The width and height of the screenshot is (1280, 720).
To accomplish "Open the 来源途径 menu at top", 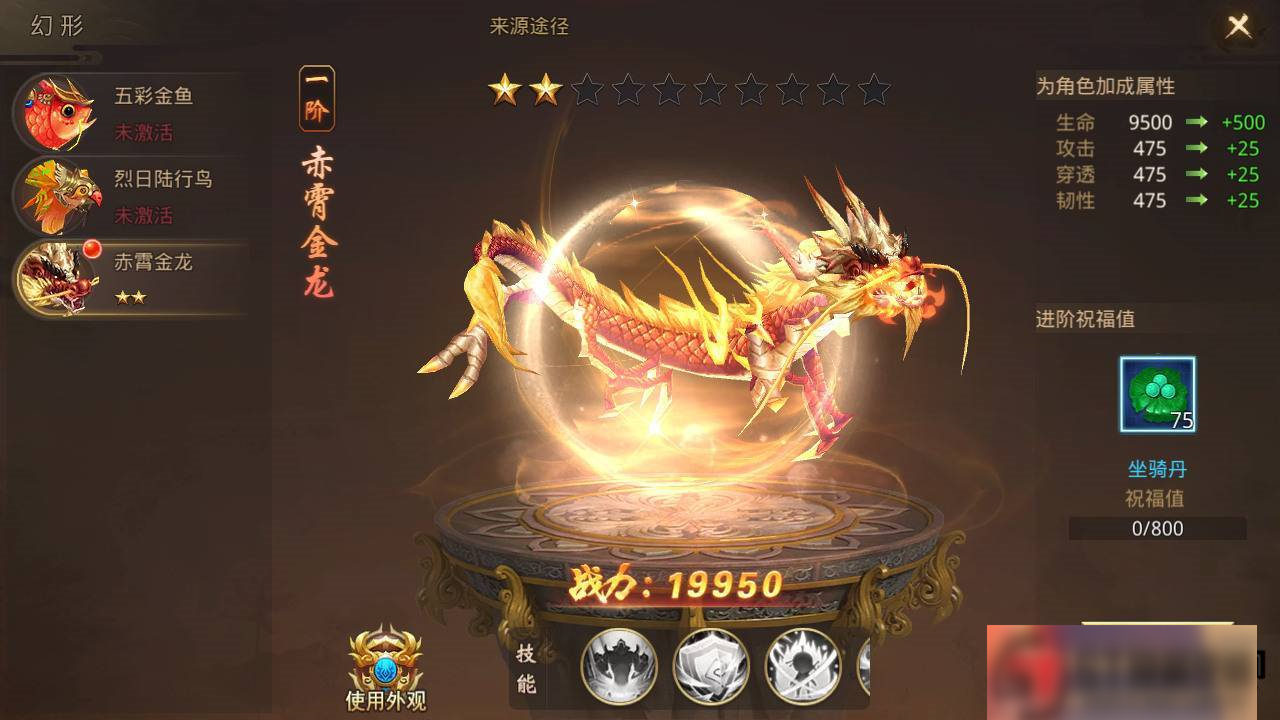I will pos(528,27).
